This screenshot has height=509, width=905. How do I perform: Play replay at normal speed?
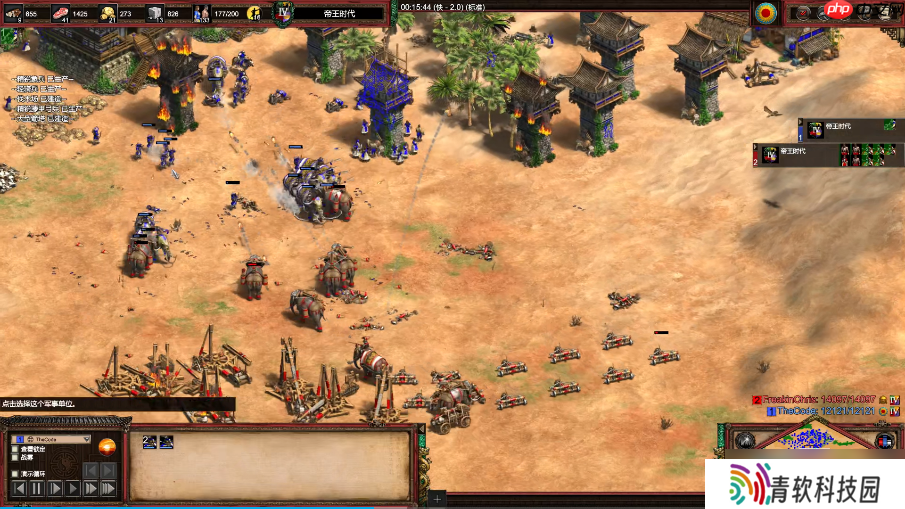coord(73,488)
